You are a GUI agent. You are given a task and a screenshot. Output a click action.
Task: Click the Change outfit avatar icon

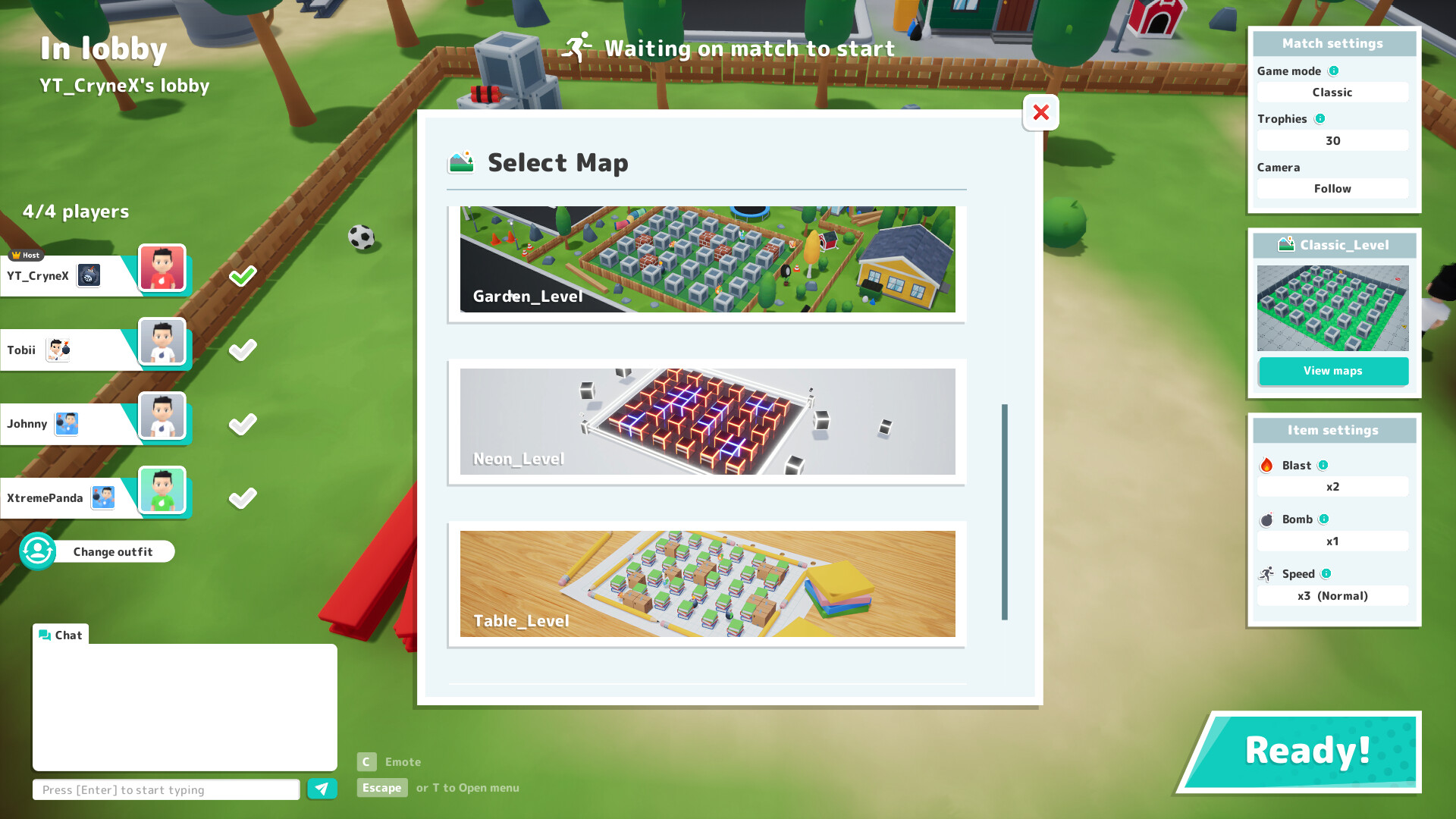(37, 551)
